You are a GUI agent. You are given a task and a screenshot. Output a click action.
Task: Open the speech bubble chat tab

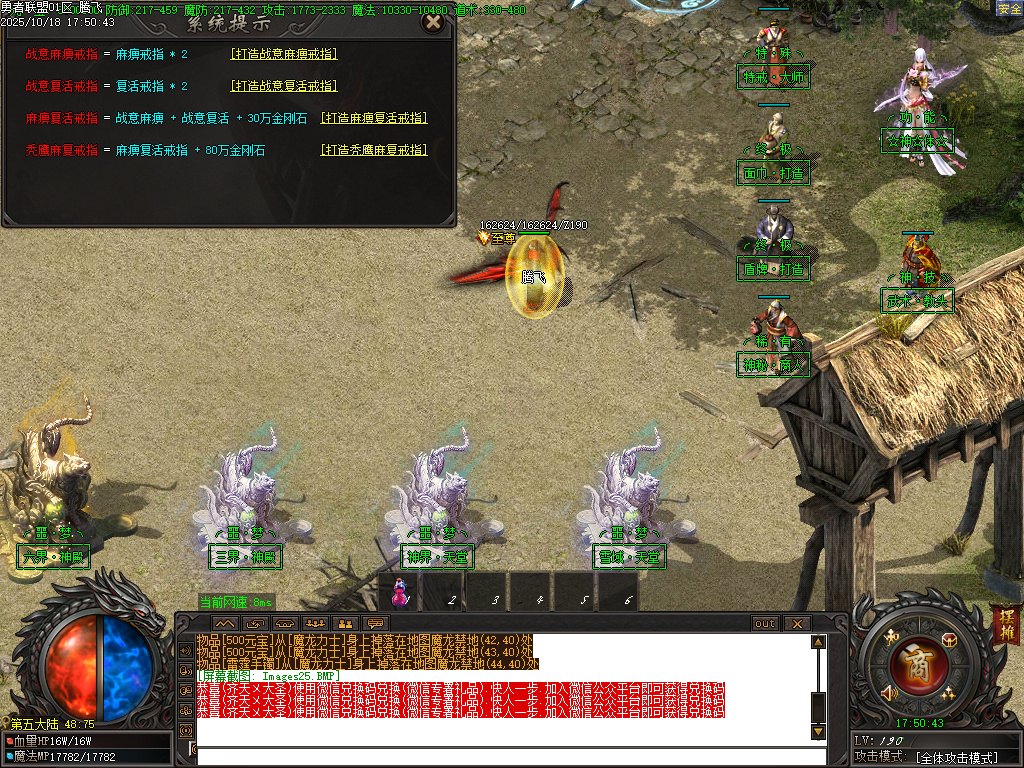coord(376,623)
